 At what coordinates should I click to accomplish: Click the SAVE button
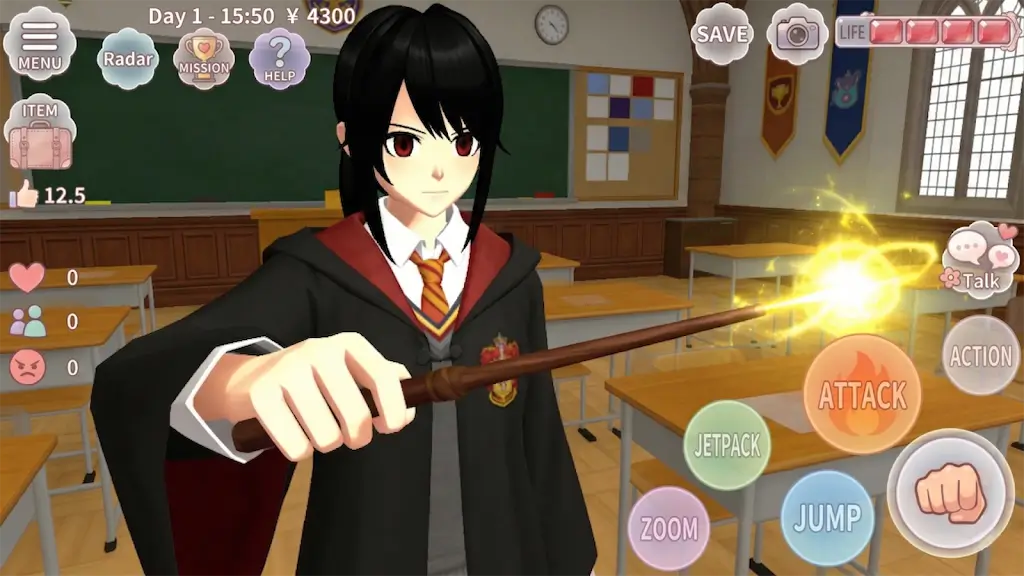point(723,34)
